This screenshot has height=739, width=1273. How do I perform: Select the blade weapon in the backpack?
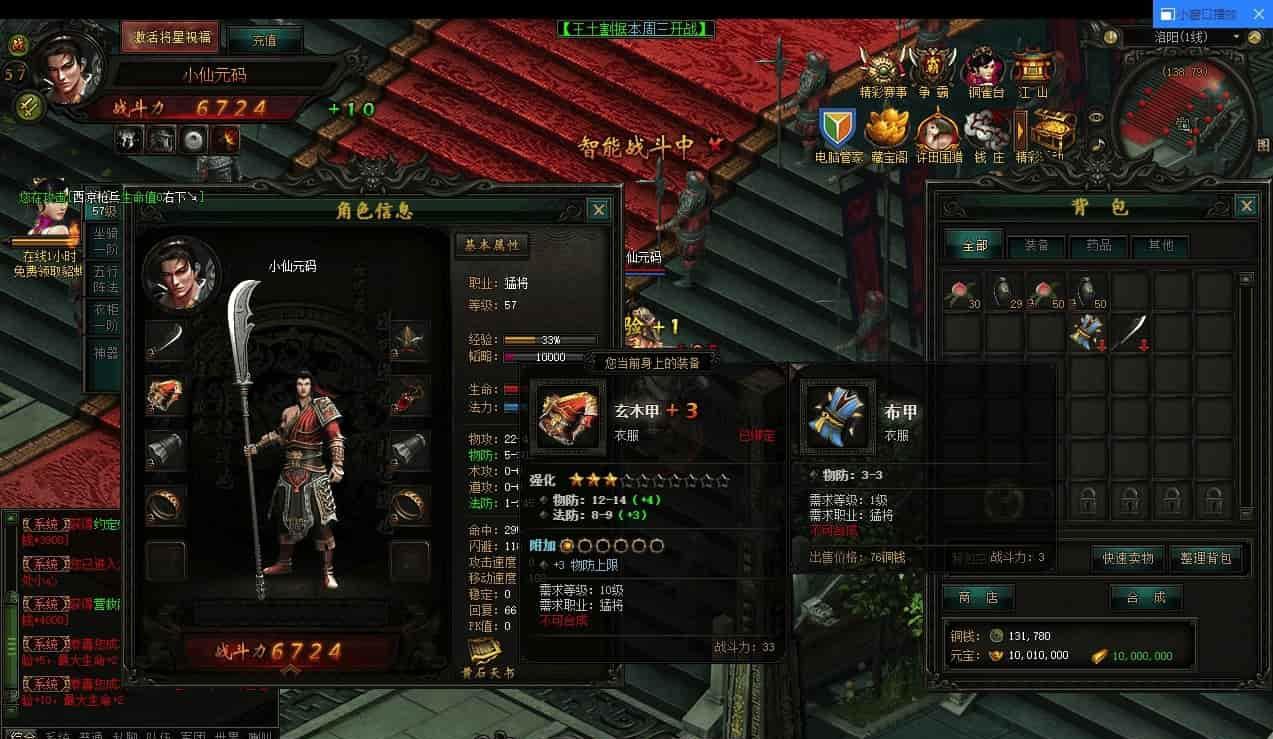pos(1131,332)
